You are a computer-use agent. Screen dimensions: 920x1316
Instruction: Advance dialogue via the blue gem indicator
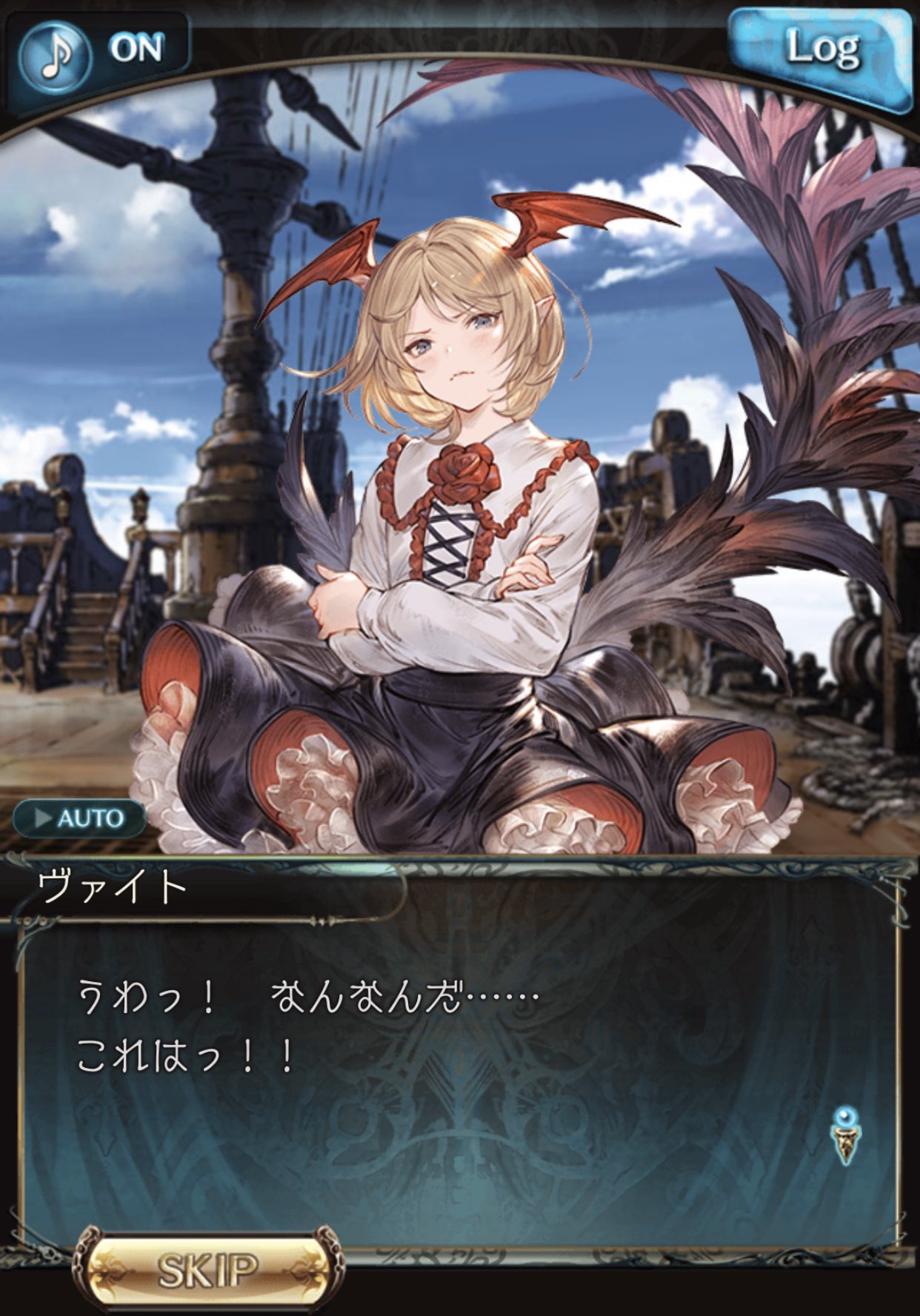(x=846, y=1135)
